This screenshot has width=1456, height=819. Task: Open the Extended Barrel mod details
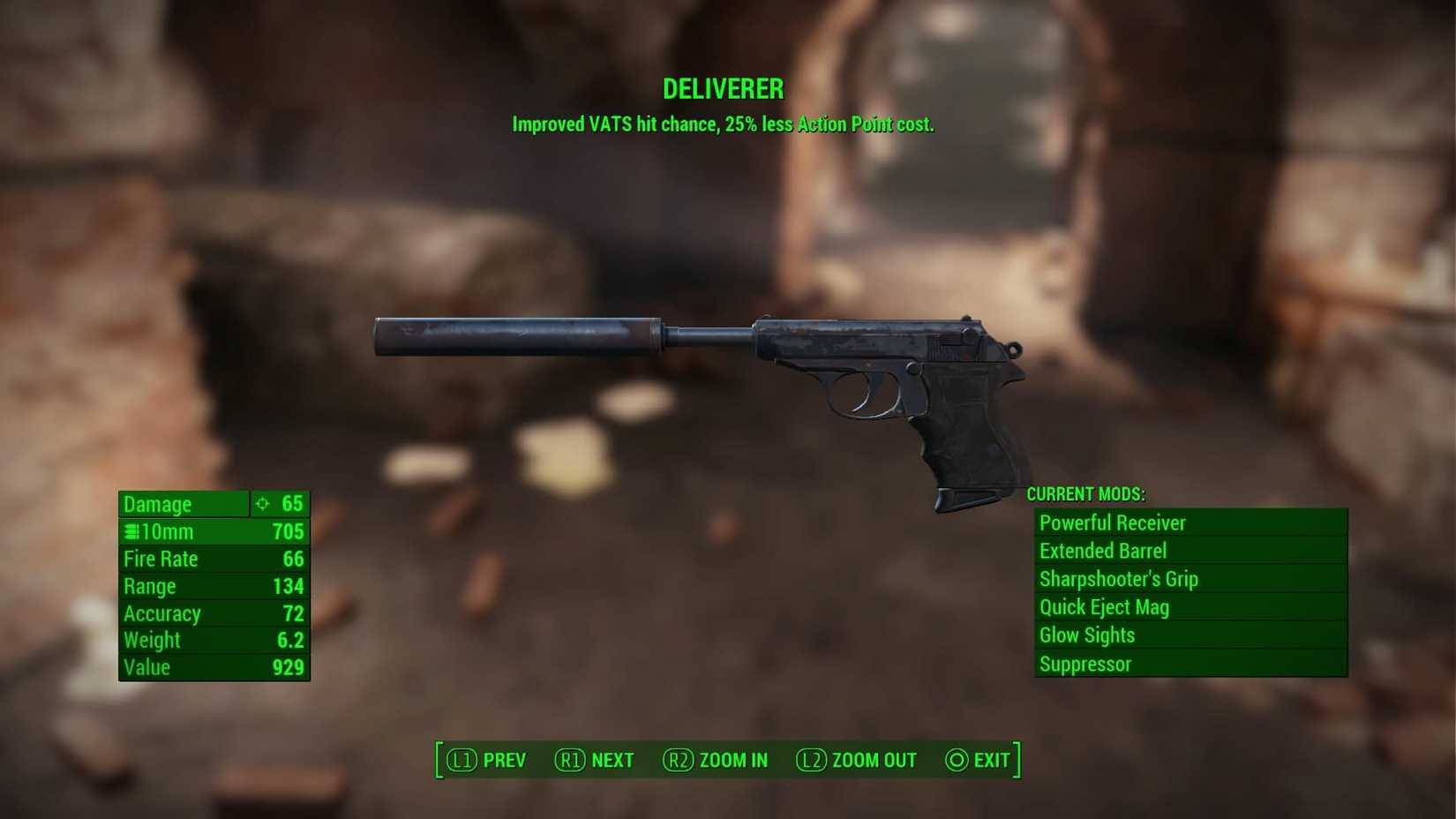tap(1102, 551)
